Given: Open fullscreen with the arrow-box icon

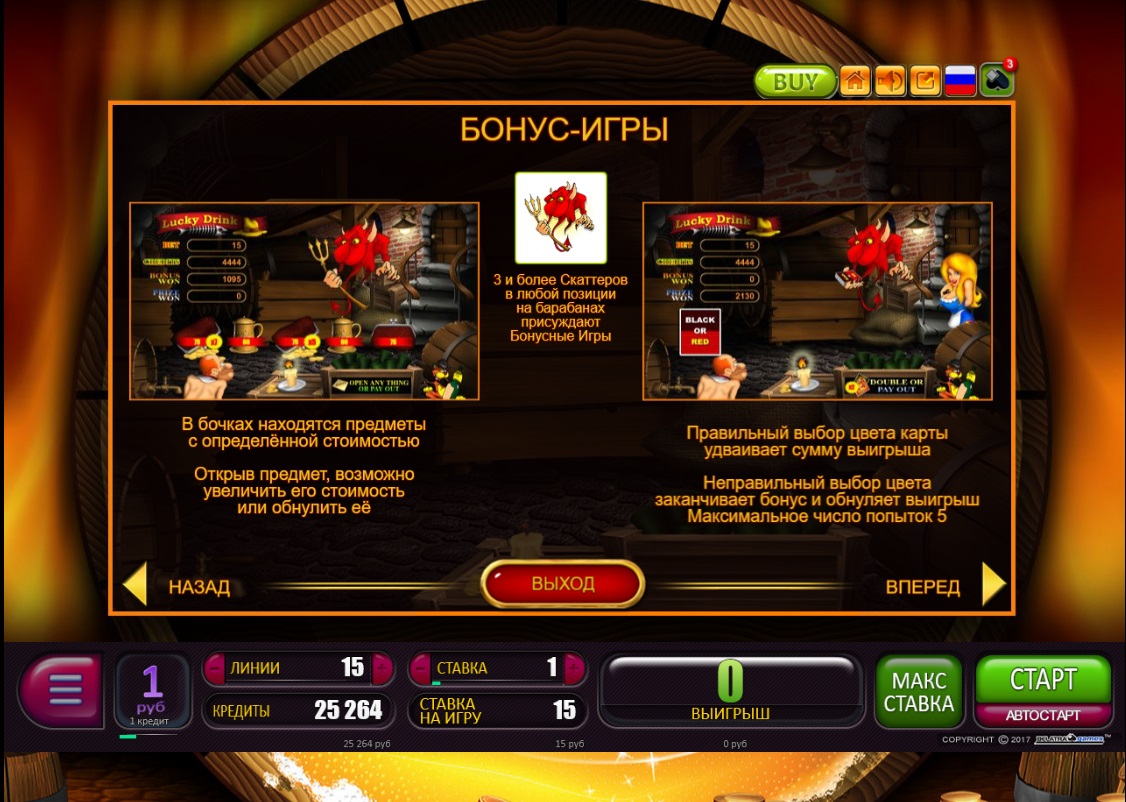Looking at the screenshot, I should pyautogui.click(x=925, y=81).
